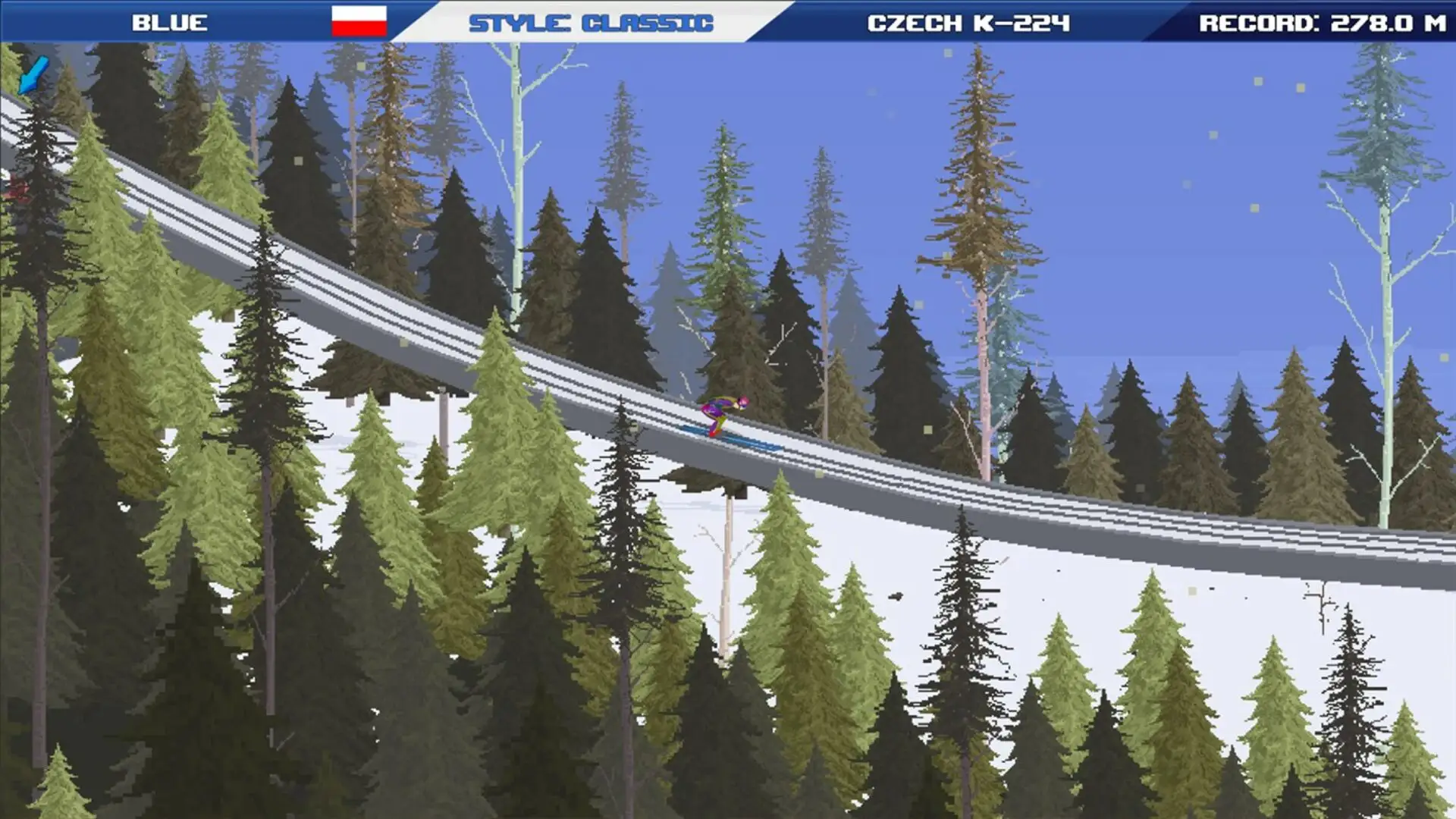Click the BLUE team banner icon area
The image size is (1456, 819).
tap(168, 21)
